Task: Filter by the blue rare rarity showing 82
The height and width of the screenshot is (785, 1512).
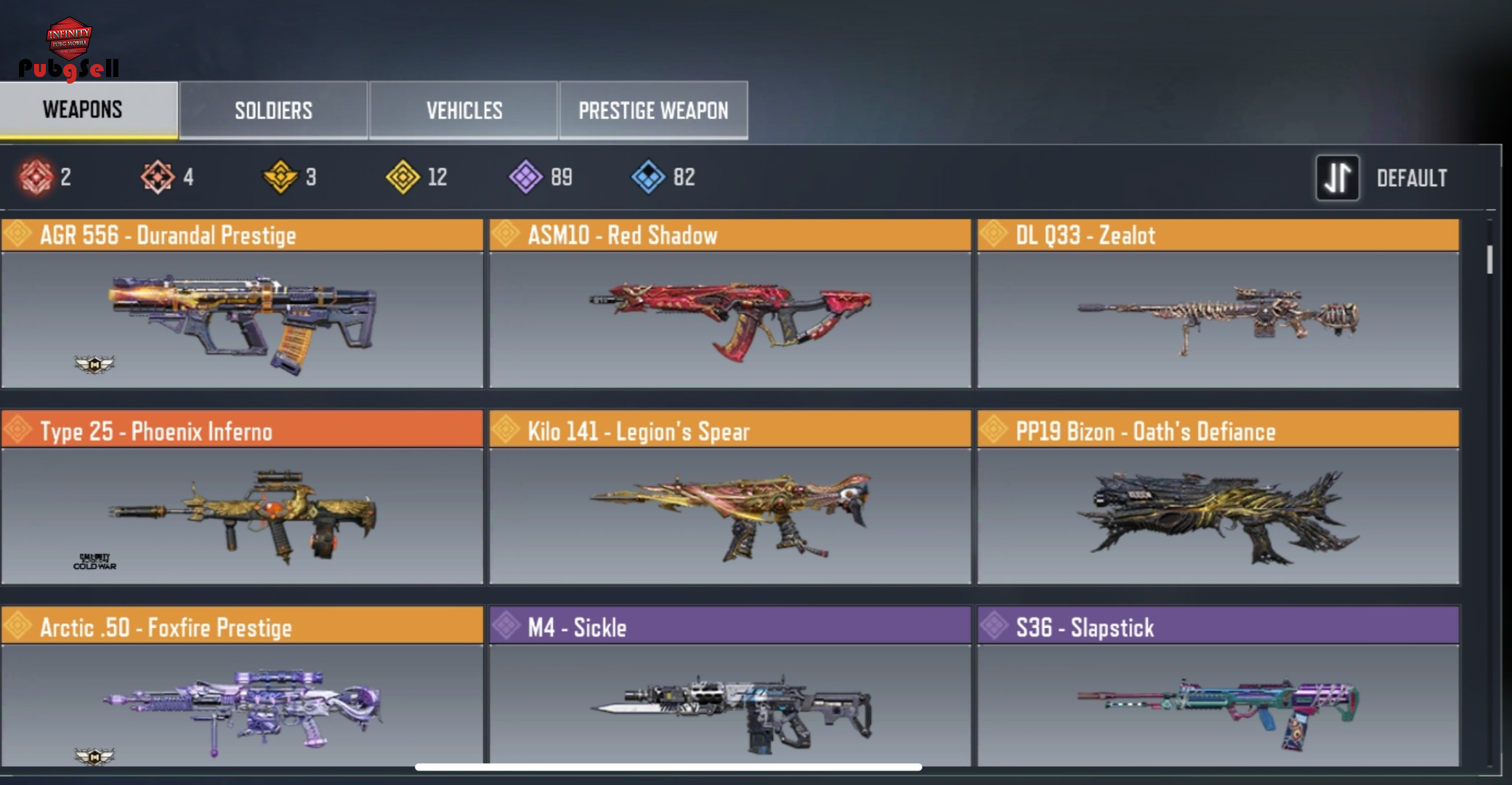Action: click(648, 177)
